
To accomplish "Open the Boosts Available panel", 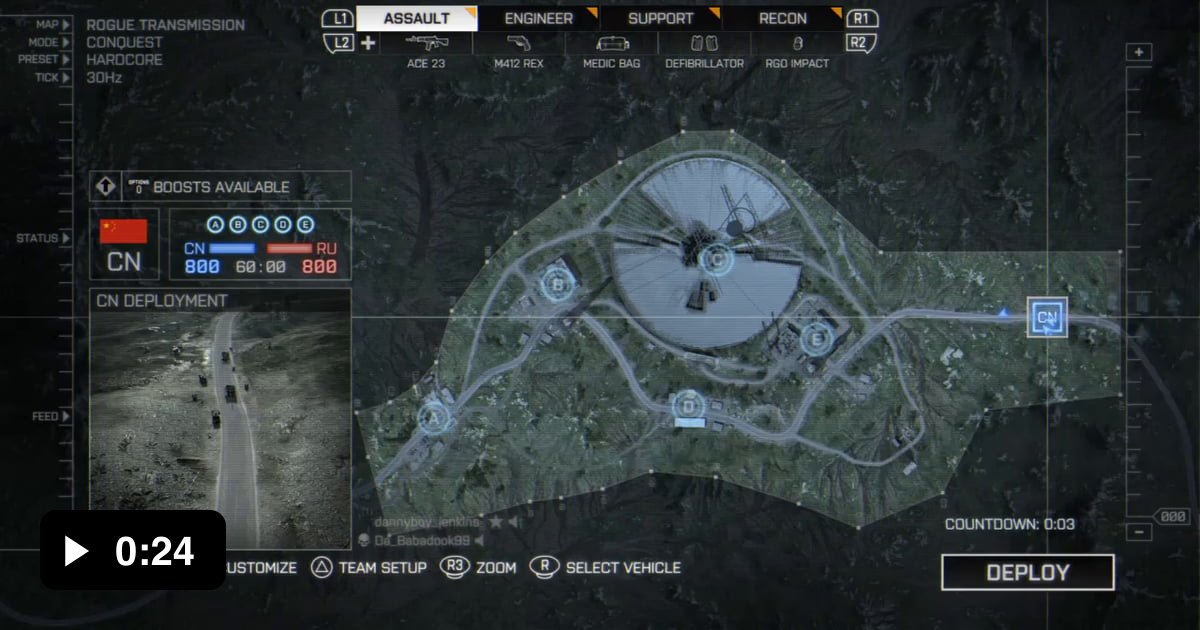I will 220,187.
